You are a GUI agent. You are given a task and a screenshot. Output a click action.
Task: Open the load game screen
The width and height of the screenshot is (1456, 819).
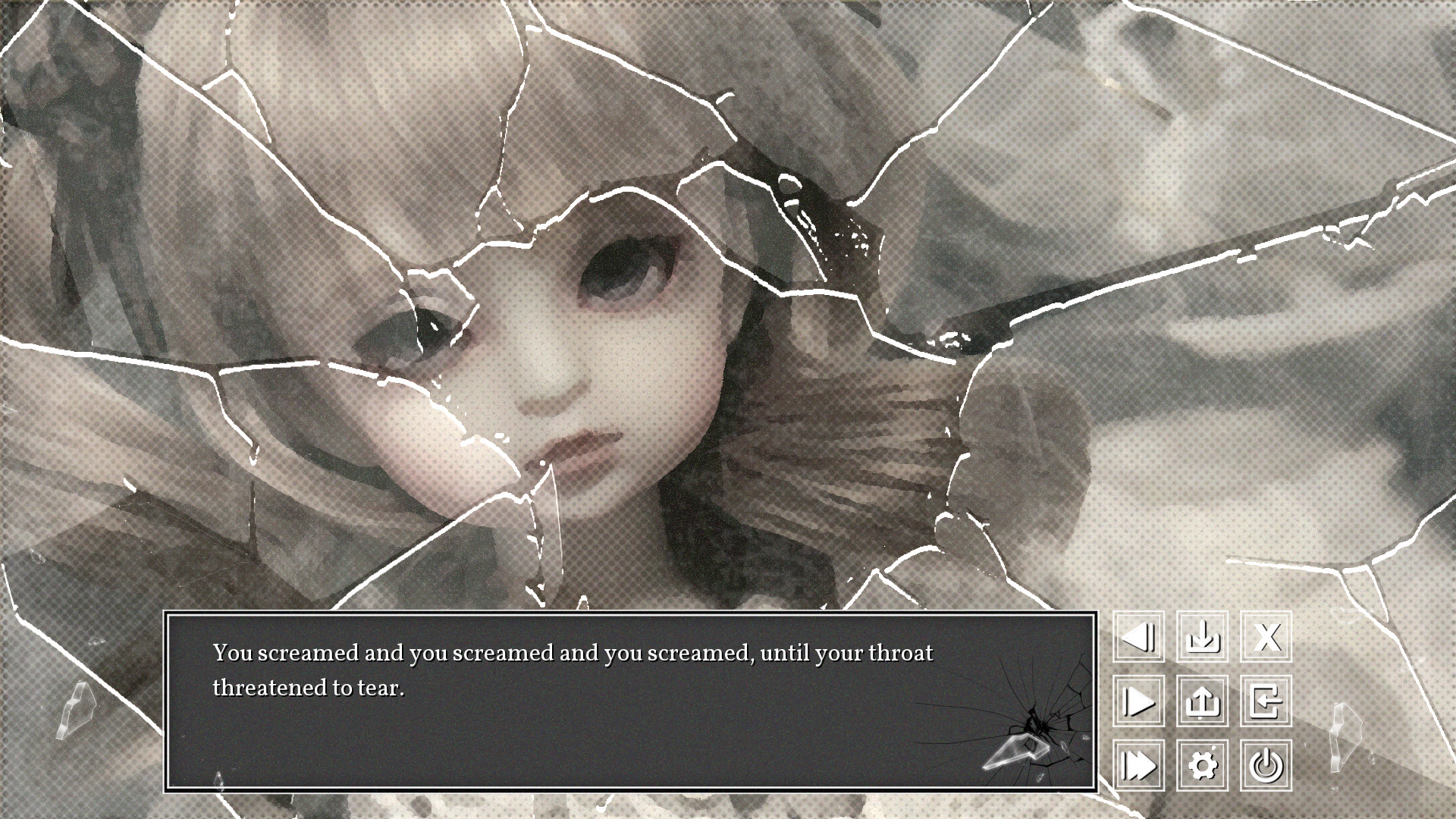click(x=1202, y=702)
